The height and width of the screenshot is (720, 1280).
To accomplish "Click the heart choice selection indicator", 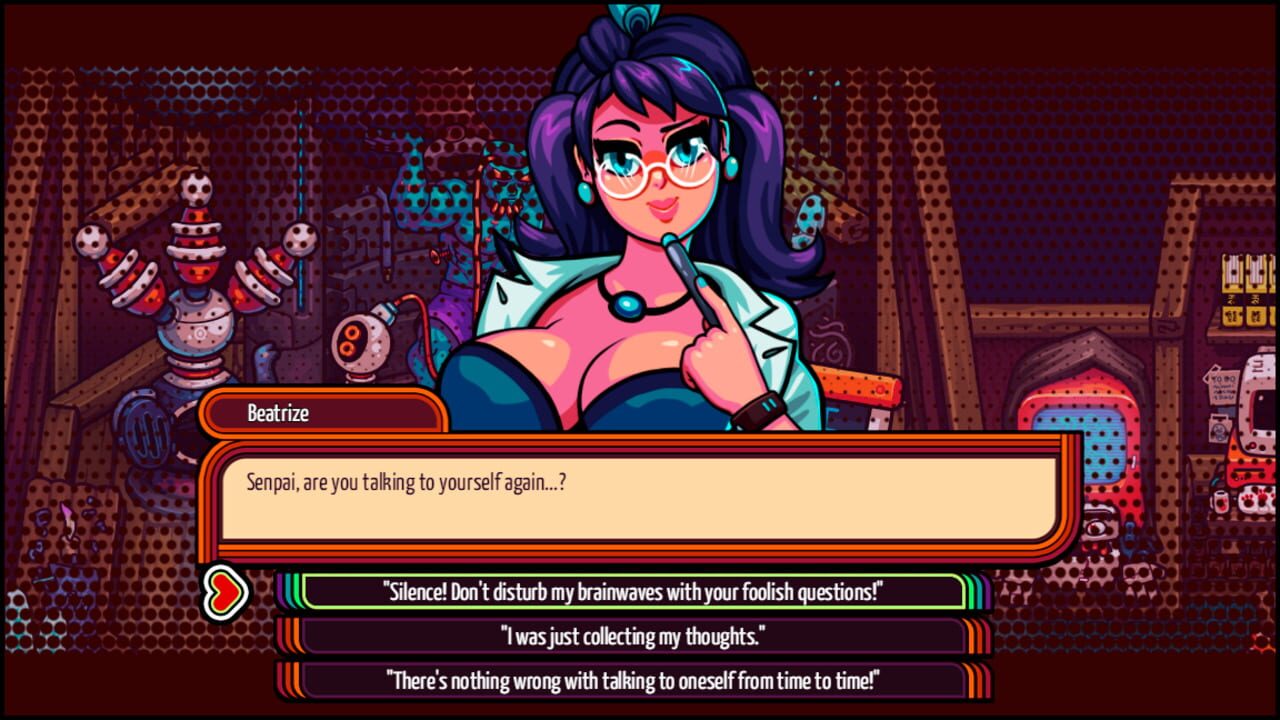I will [227, 589].
